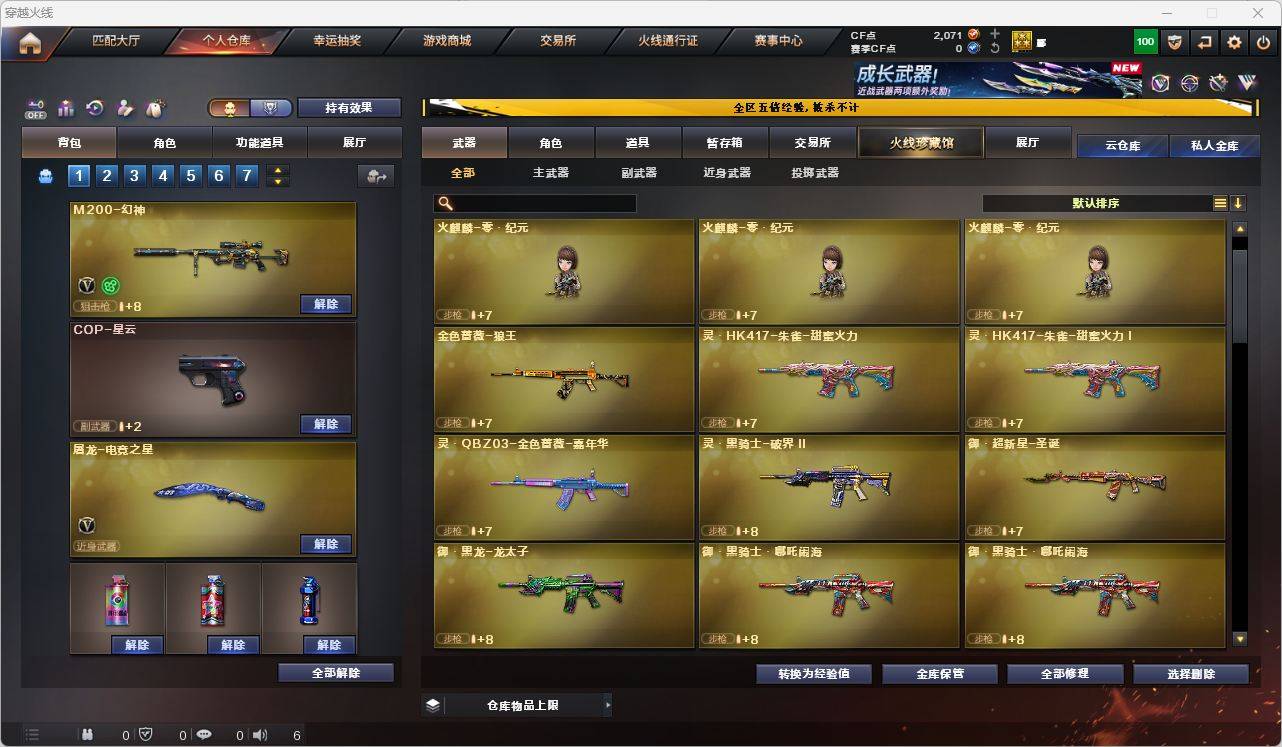Click the 全部修理 repair all button
1282x747 pixels.
click(x=1064, y=673)
